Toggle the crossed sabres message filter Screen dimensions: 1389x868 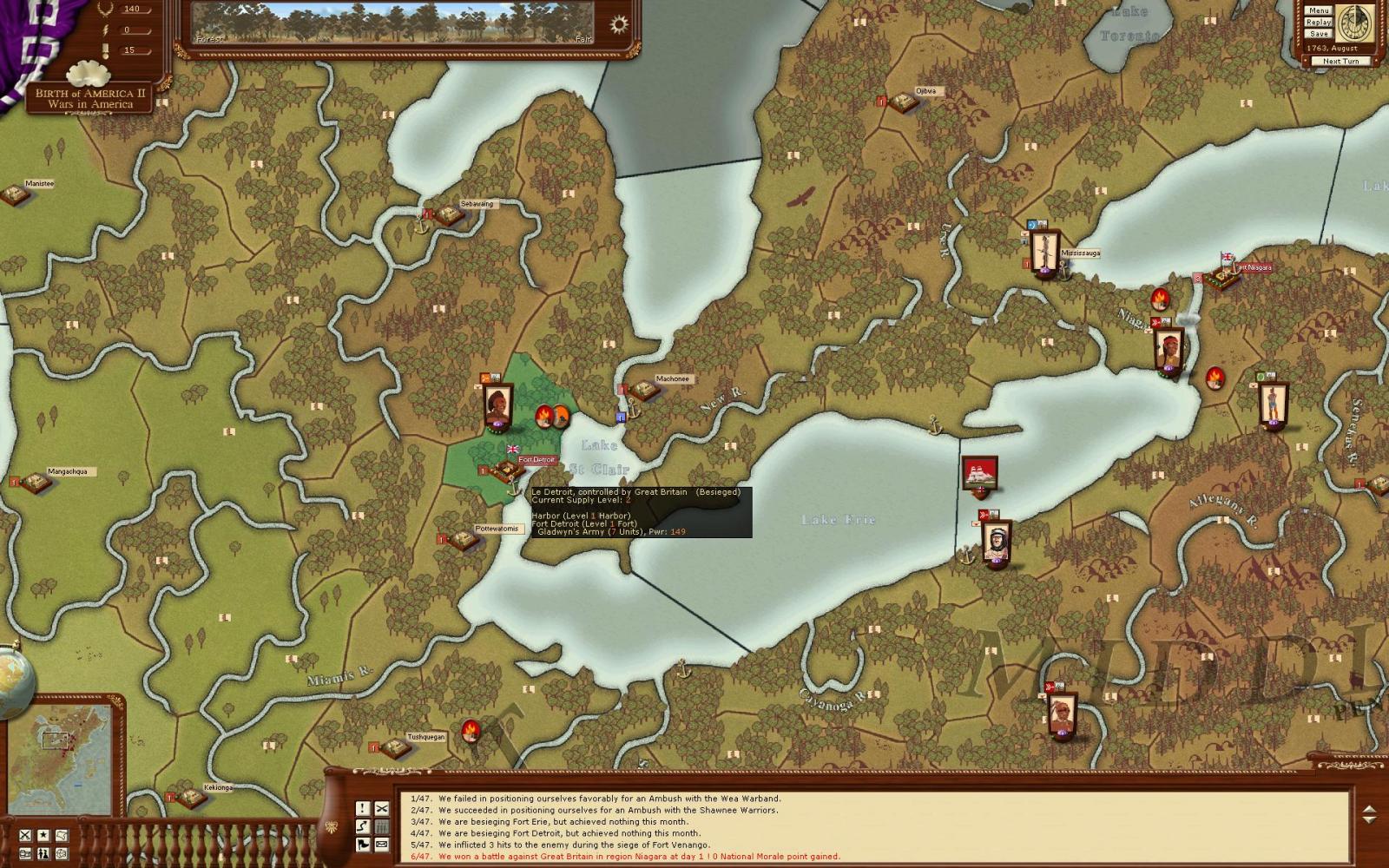point(382,808)
